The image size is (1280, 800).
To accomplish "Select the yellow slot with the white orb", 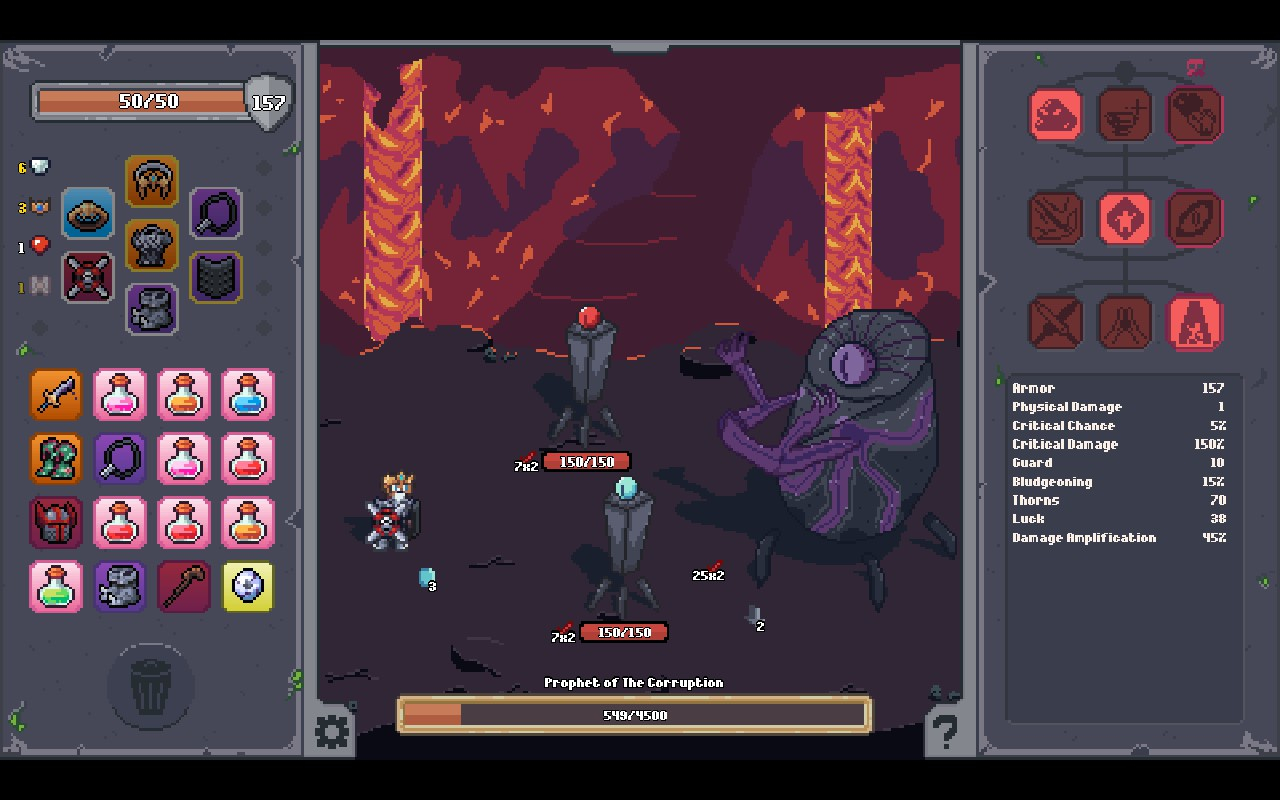I will [247, 587].
